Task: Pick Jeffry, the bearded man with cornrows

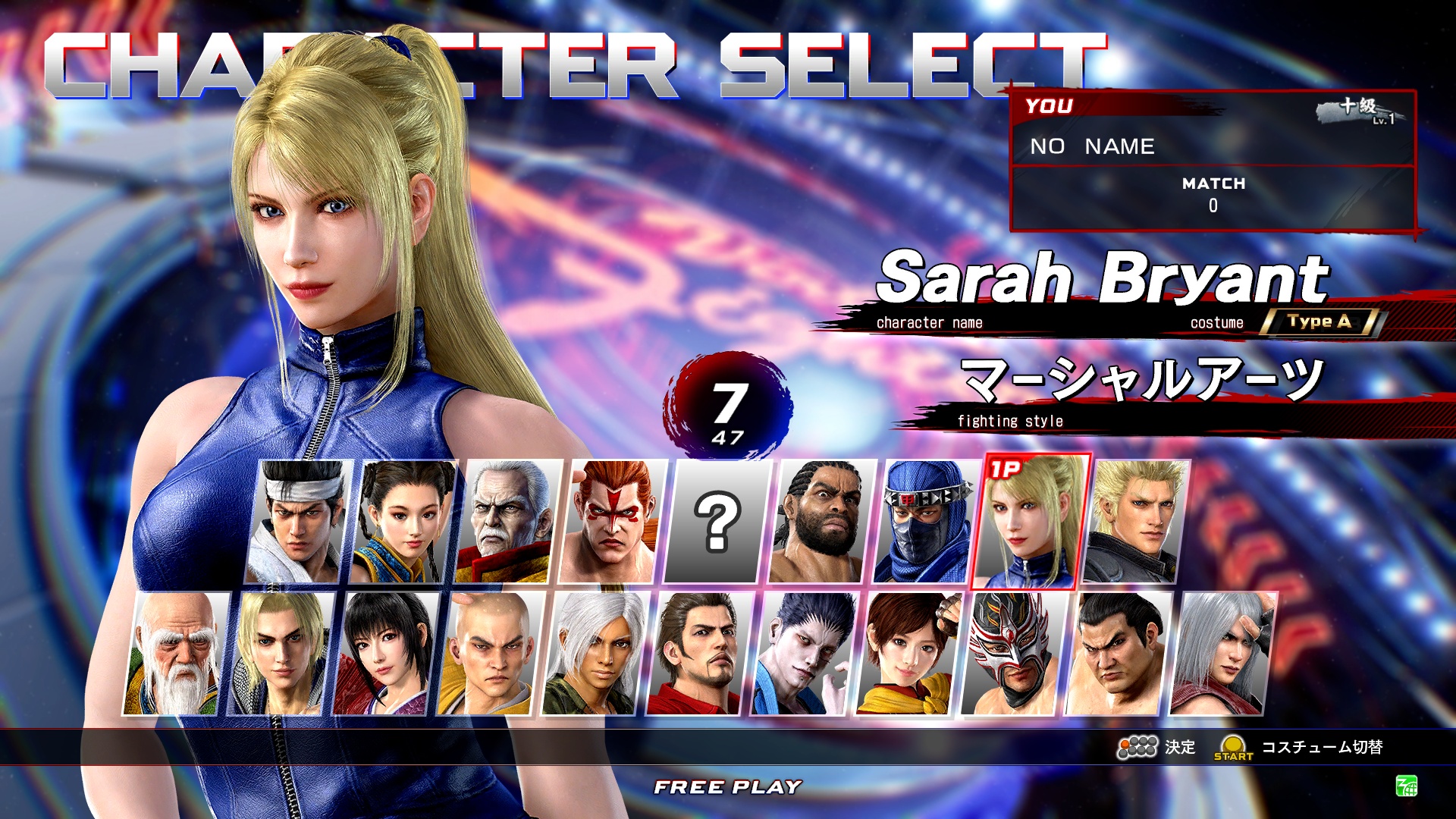Action: pos(822,522)
